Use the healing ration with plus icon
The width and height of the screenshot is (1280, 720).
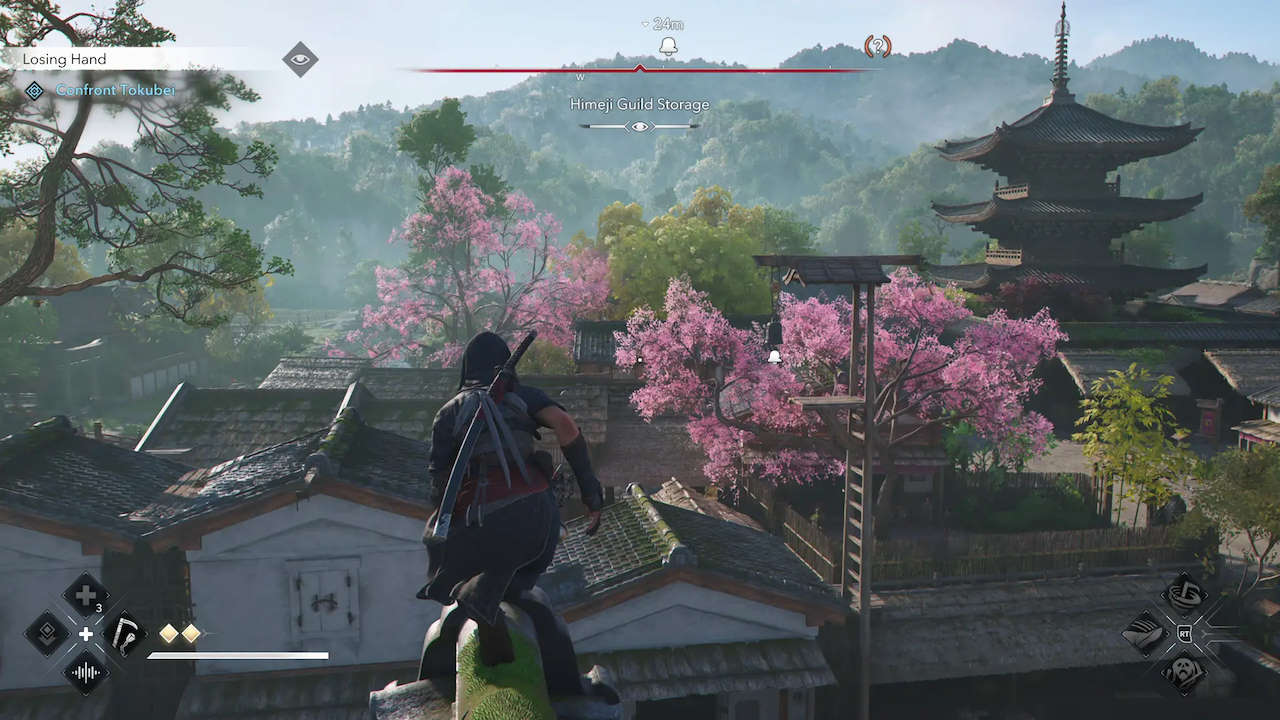(x=86, y=594)
